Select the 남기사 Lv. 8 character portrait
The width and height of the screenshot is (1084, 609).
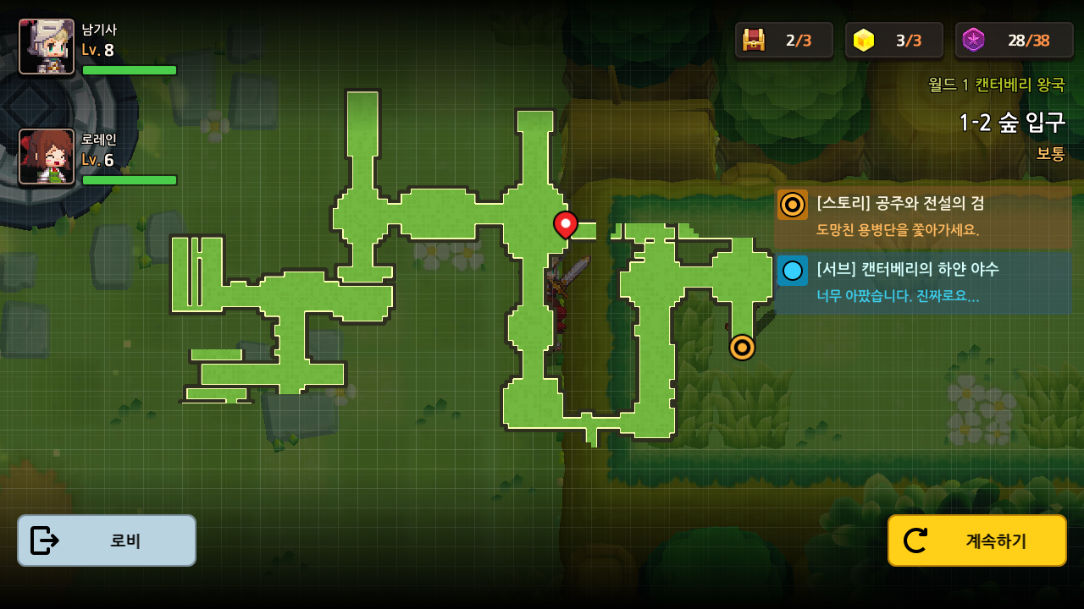click(x=47, y=46)
